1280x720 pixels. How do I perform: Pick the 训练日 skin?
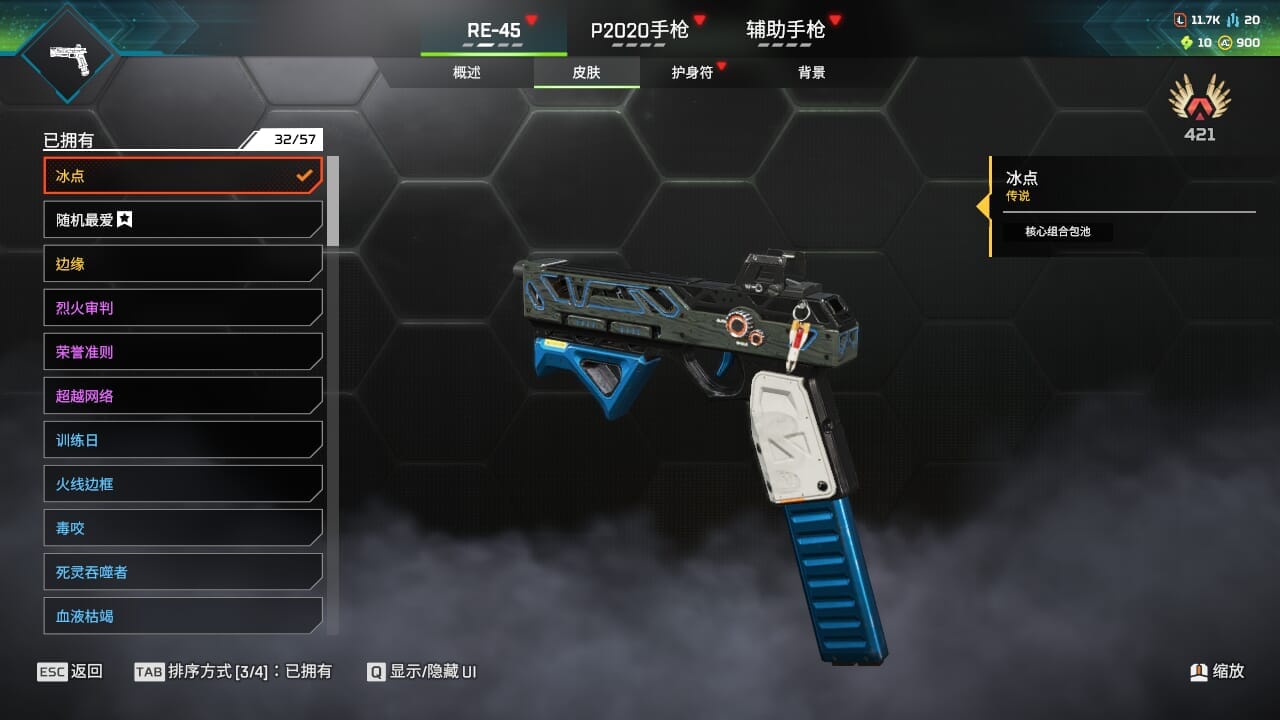pyautogui.click(x=183, y=440)
